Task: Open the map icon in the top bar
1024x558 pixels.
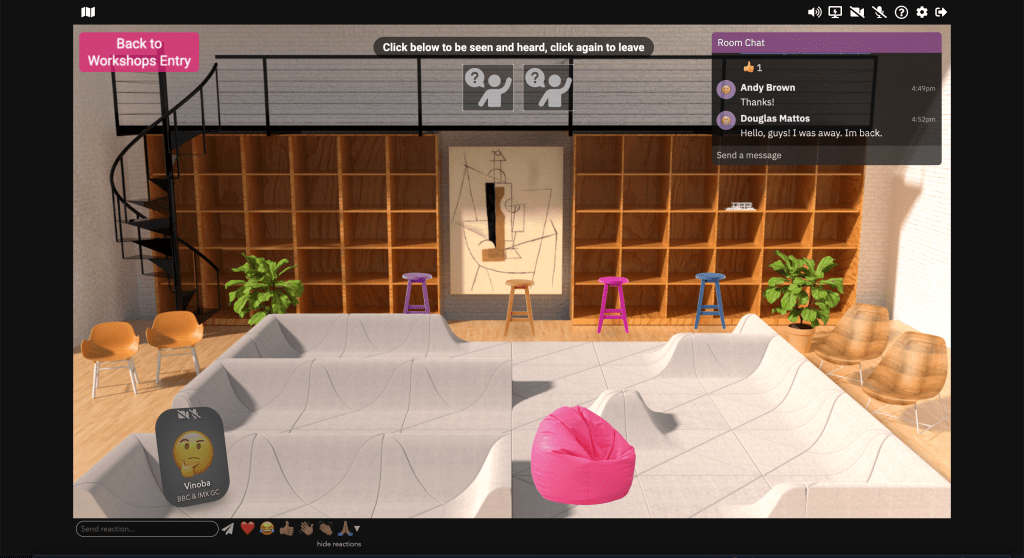Action: tap(88, 12)
